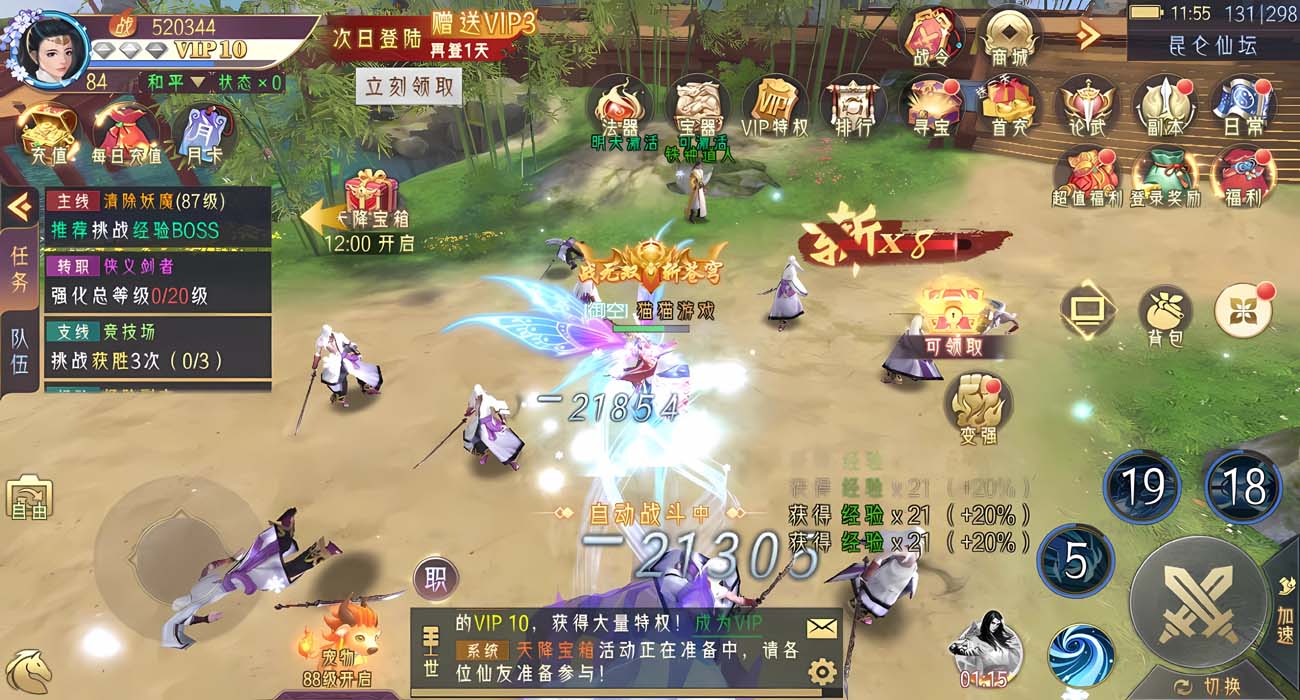Open the 排行 ranking menu
This screenshot has height=700, width=1300.
pyautogui.click(x=853, y=106)
